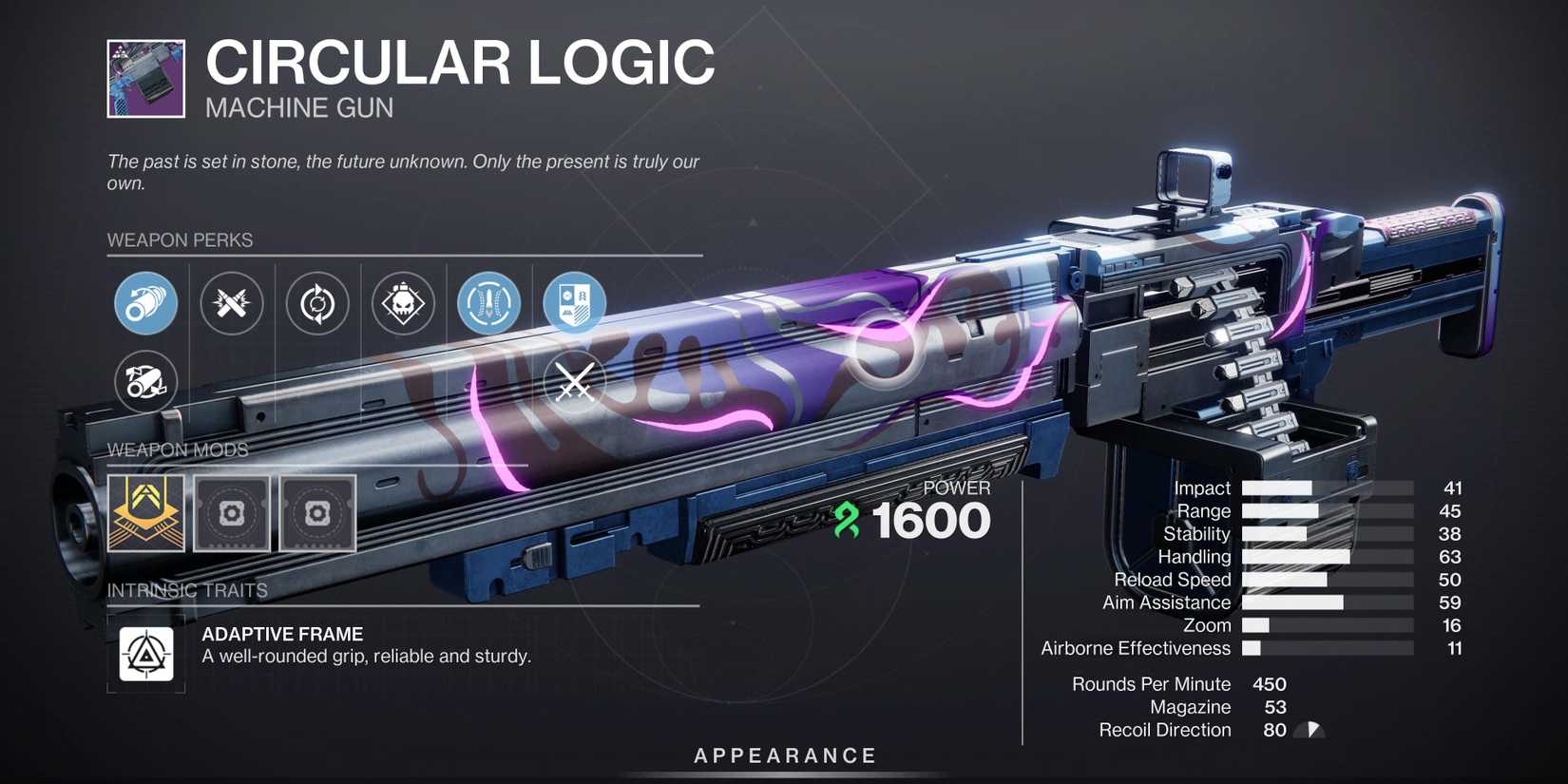Select the second empty mod socket
This screenshot has width=1568, height=784.
[x=317, y=514]
